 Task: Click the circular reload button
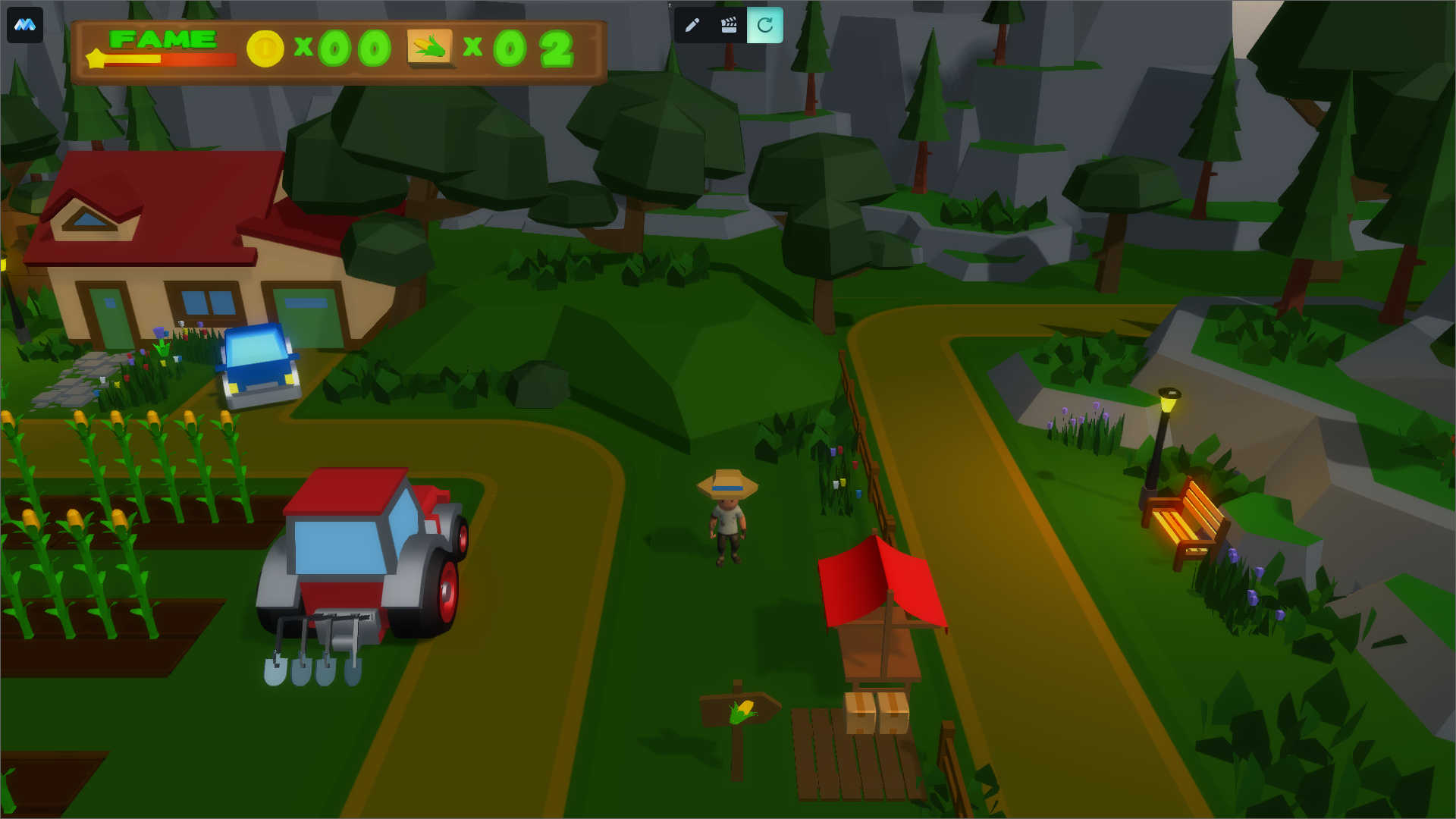pos(764,25)
